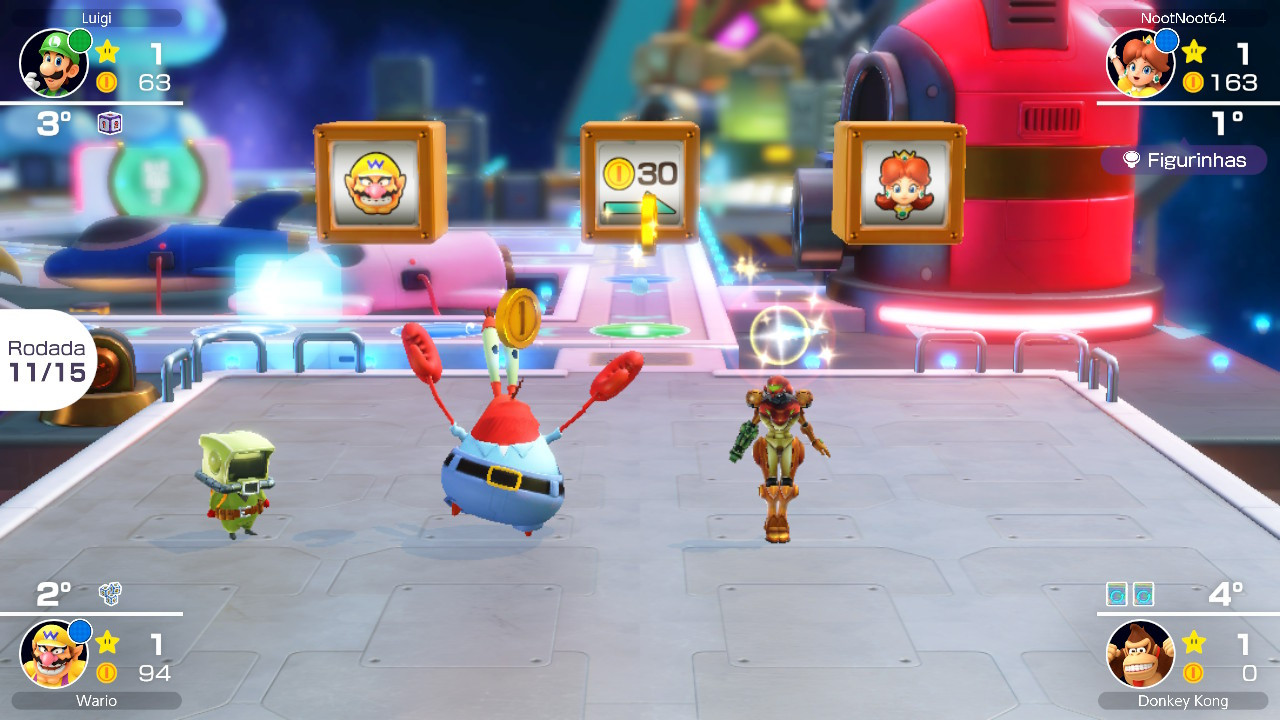Click the sticker icon on the Figurinhas button

[x=1131, y=160]
